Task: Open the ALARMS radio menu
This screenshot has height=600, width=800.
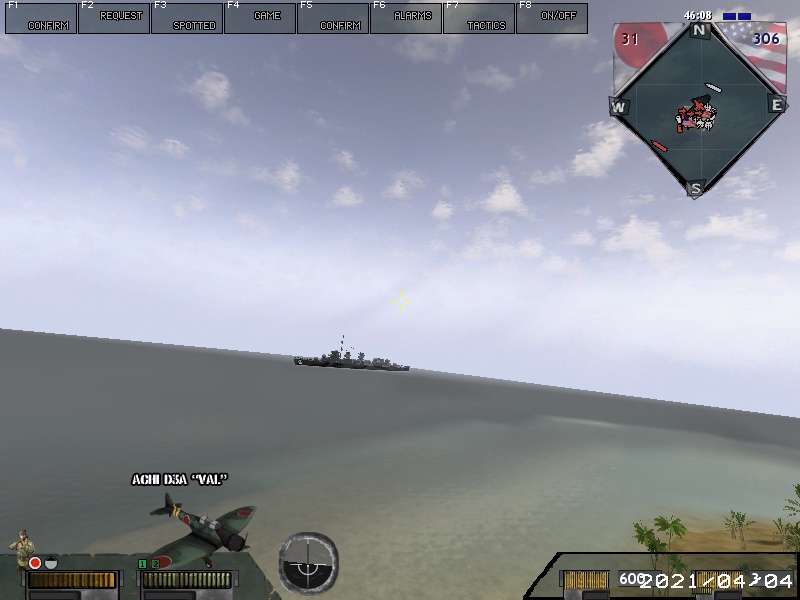Action: 406,18
